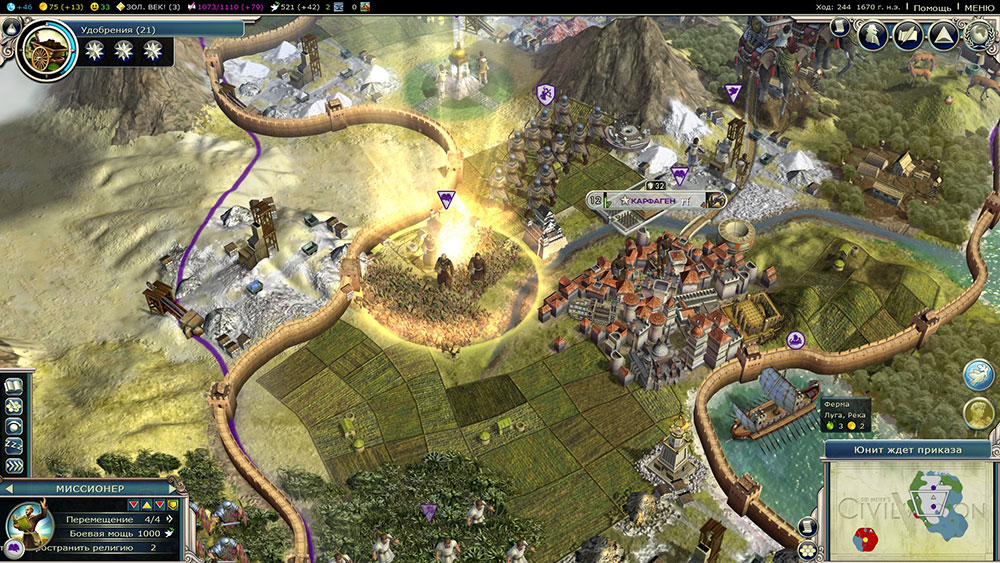Open diplomacy overview via the globe button
1000x563 pixels.
click(x=978, y=35)
